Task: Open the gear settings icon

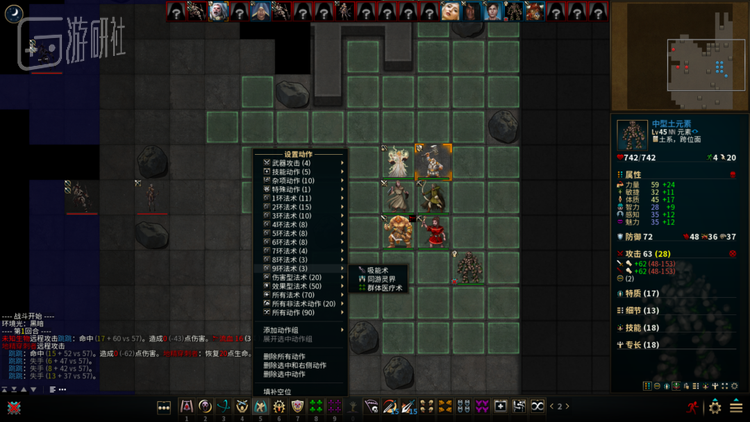Action: tap(715, 407)
